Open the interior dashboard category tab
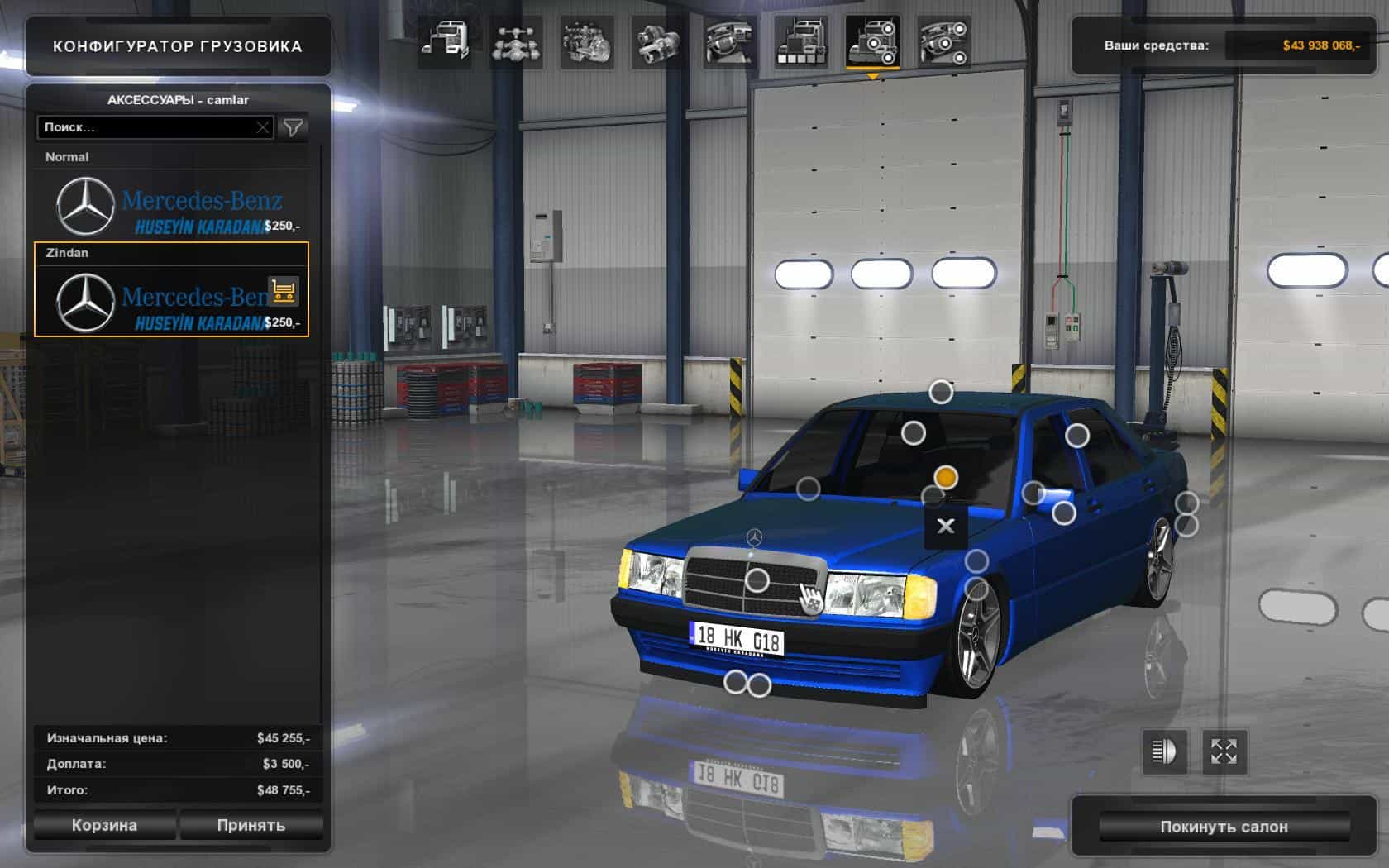Image resolution: width=1389 pixels, height=868 pixels. [729, 41]
